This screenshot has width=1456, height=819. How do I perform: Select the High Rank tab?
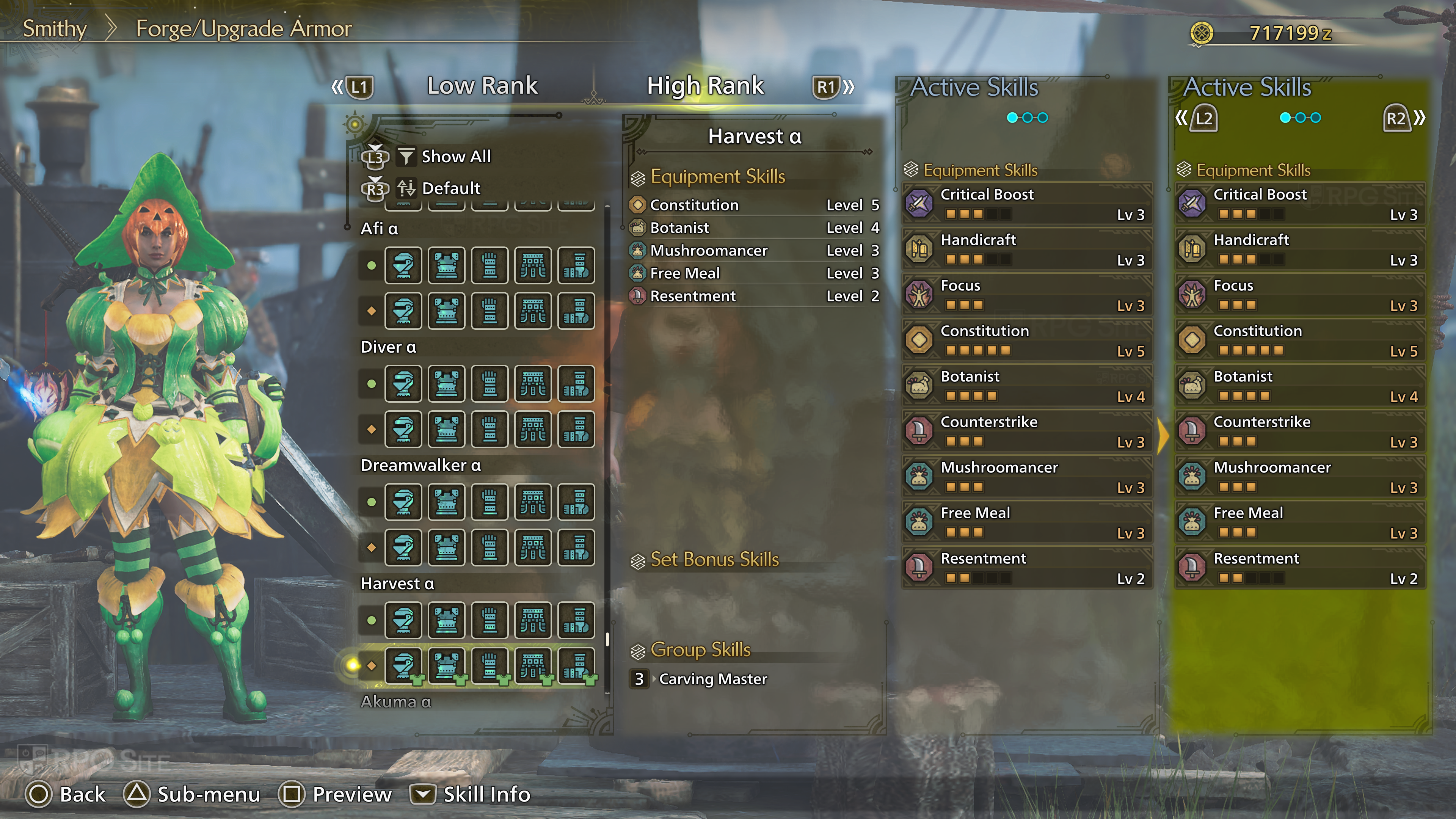click(705, 86)
